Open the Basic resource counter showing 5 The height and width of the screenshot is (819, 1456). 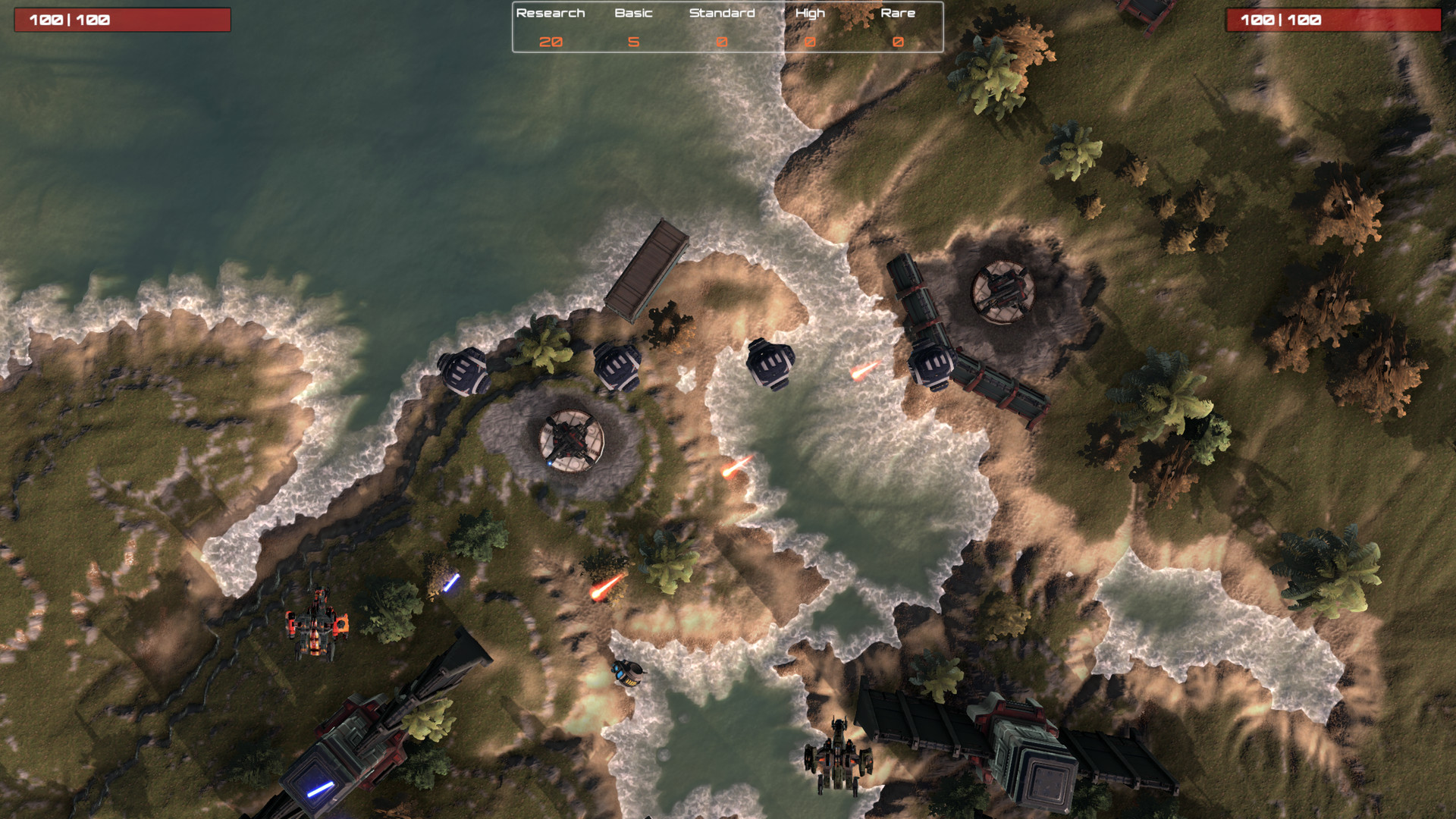[632, 42]
